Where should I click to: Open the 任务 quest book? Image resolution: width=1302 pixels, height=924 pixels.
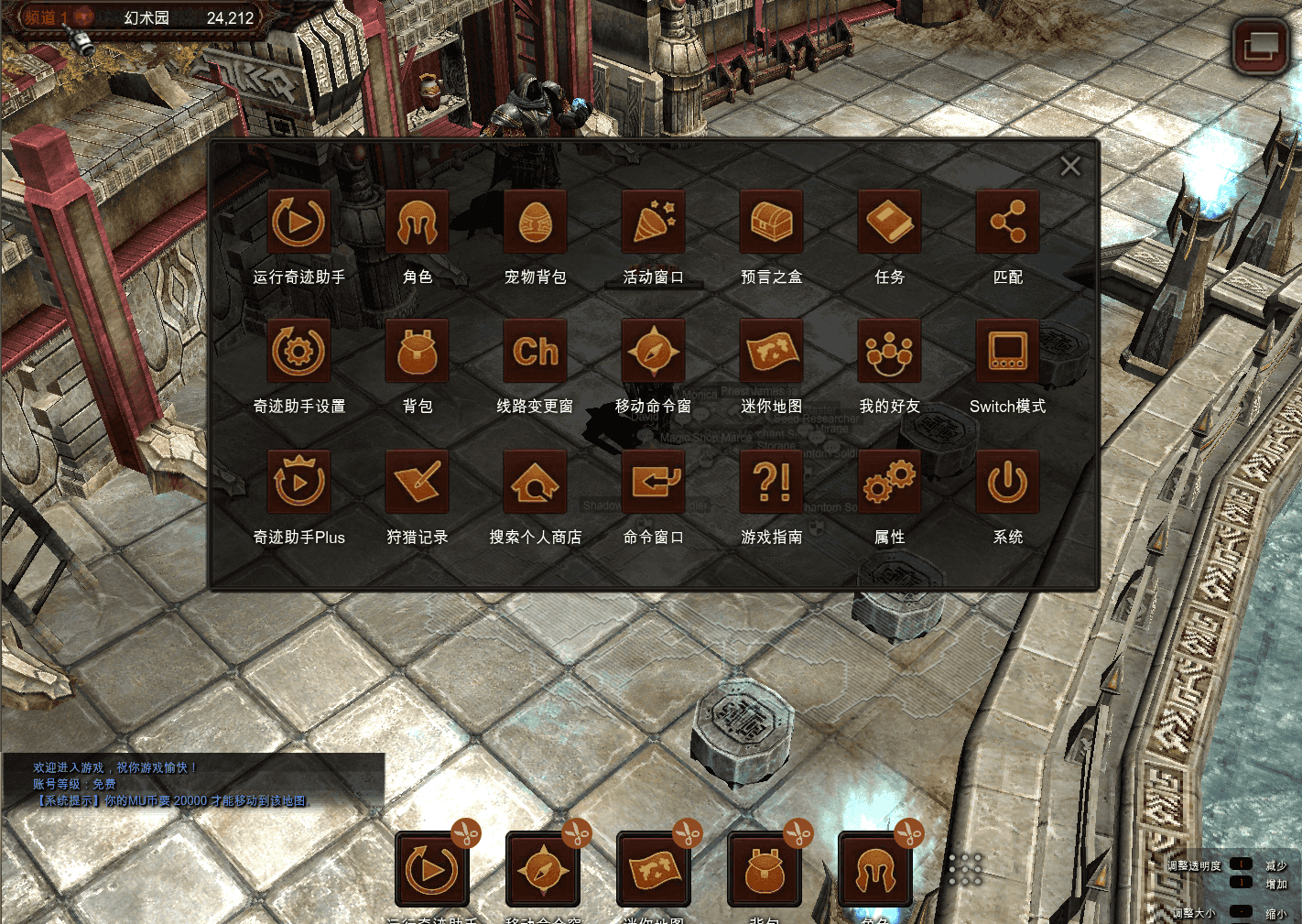889,223
